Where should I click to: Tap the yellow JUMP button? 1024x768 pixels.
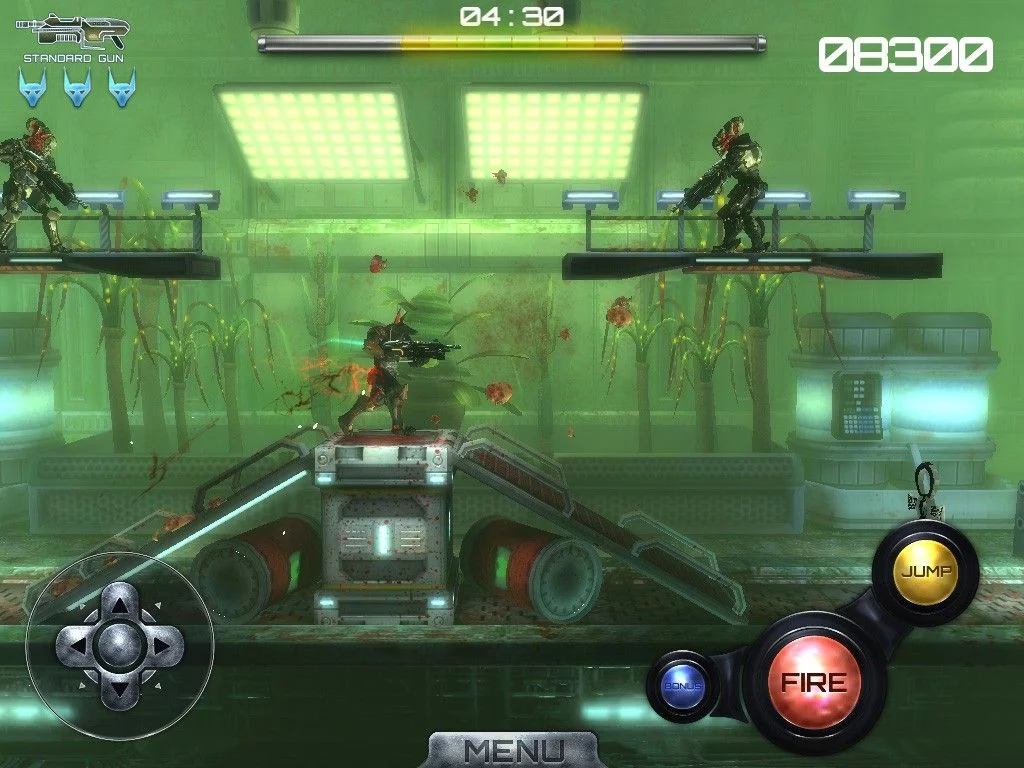pos(926,571)
